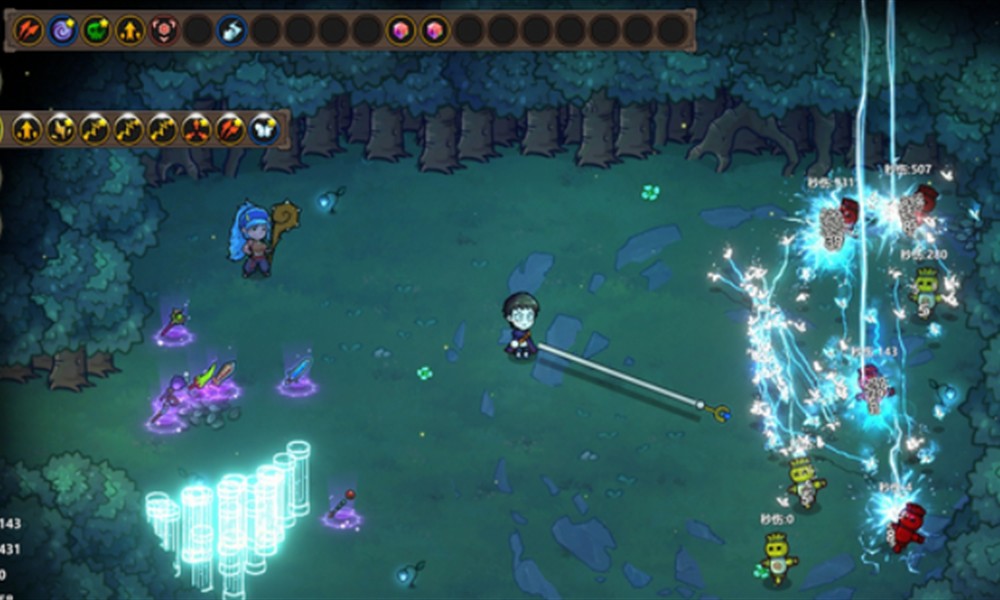Select the white butterfly buff icon
This screenshot has width=1000, height=600.
point(264,129)
